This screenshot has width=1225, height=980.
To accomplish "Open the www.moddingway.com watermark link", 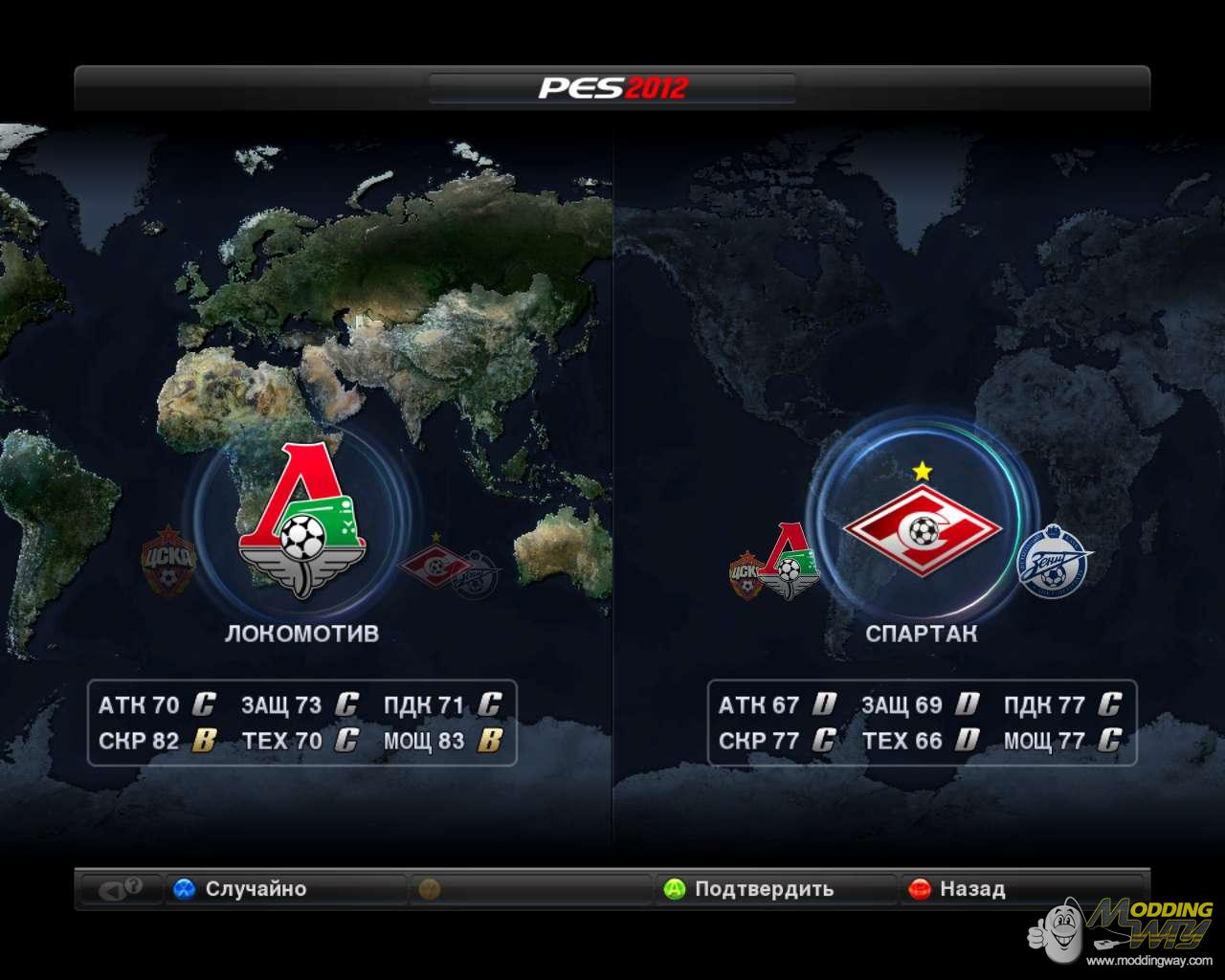I will tap(1148, 960).
